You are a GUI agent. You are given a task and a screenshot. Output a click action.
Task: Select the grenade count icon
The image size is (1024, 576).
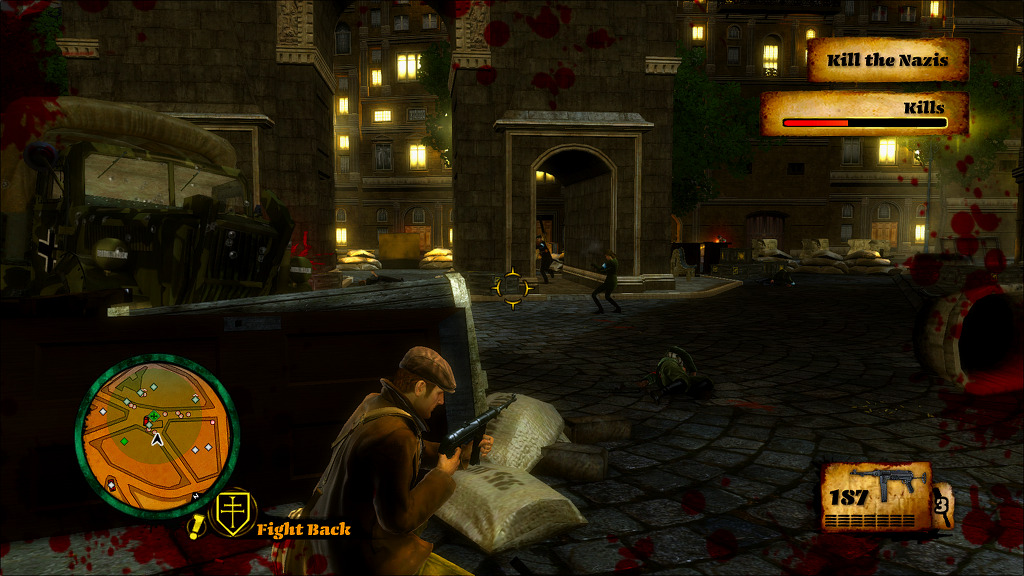[942, 505]
